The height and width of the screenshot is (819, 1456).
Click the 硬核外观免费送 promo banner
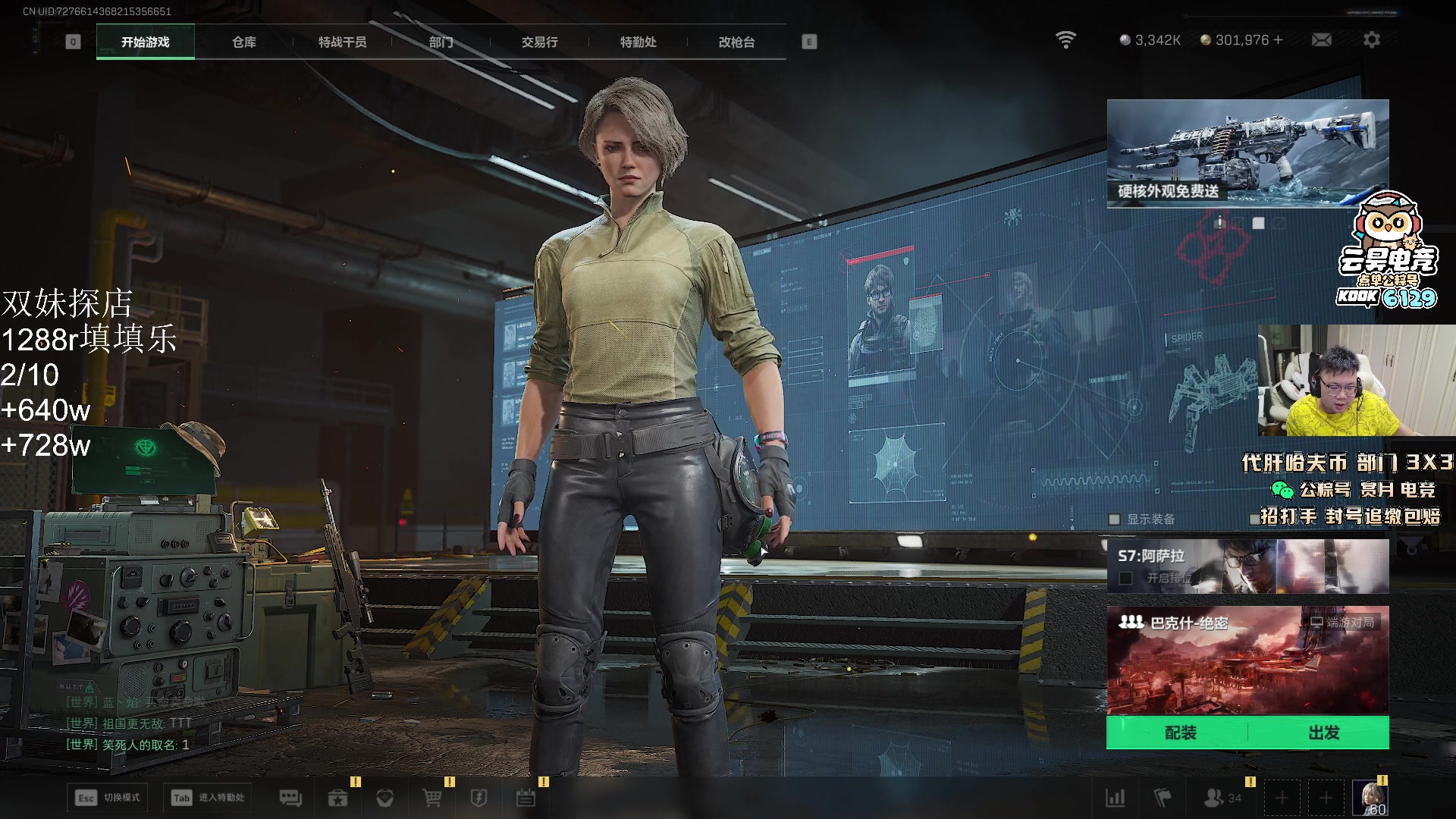(1247, 153)
